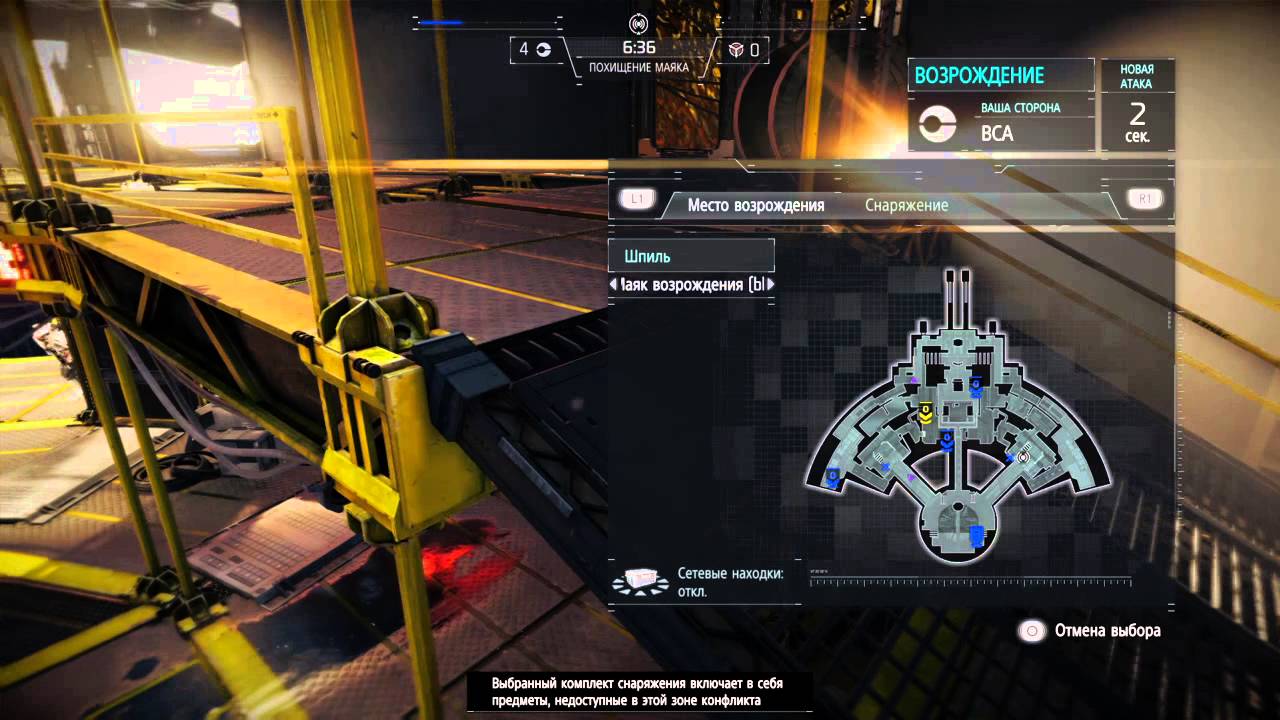The width and height of the screenshot is (1280, 720).
Task: Click the right arrow beside Маяк возрождения
Action: (x=770, y=285)
